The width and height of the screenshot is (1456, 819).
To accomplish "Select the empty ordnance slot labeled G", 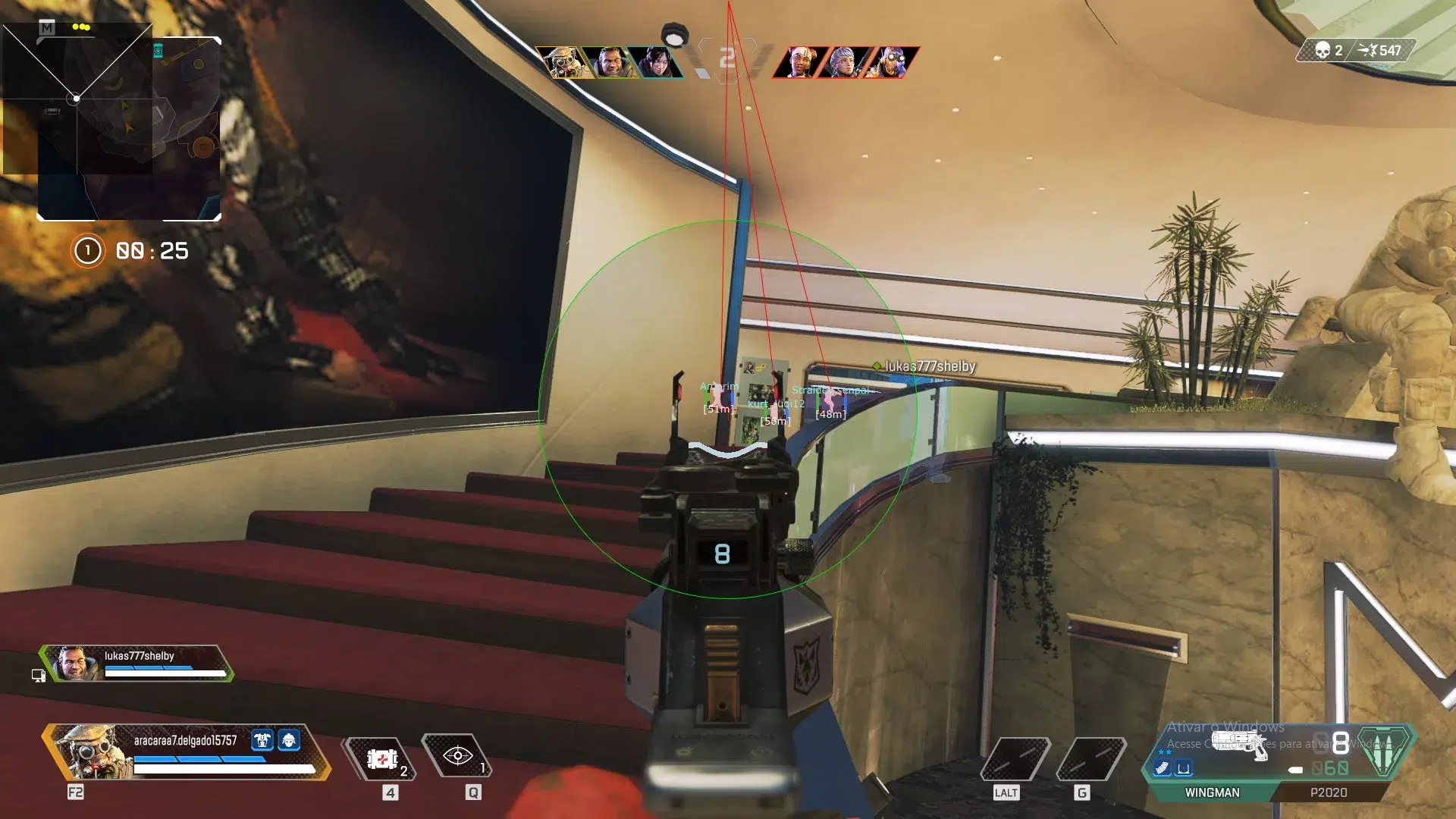I will [1090, 758].
